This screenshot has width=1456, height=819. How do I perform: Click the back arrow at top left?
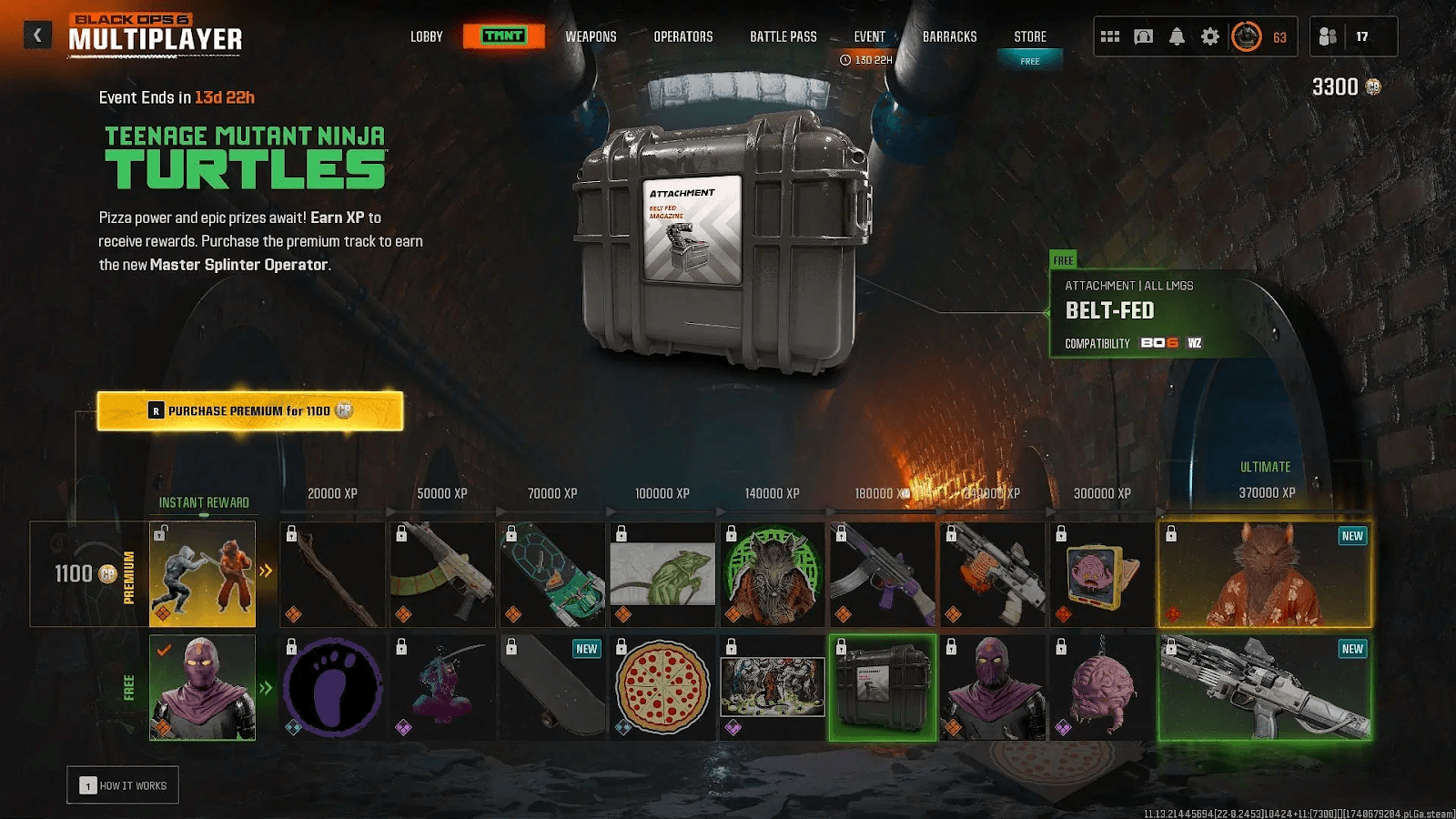pos(36,34)
